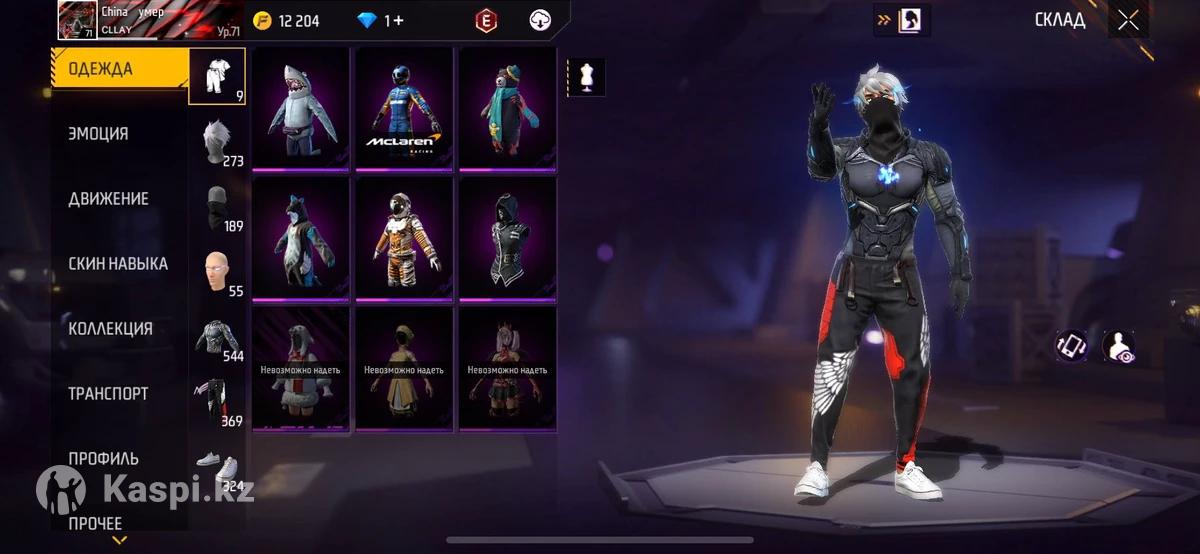Screen dimensions: 1200x554
Task: Open the ЭМОЦИЯ category
Action: click(x=98, y=134)
